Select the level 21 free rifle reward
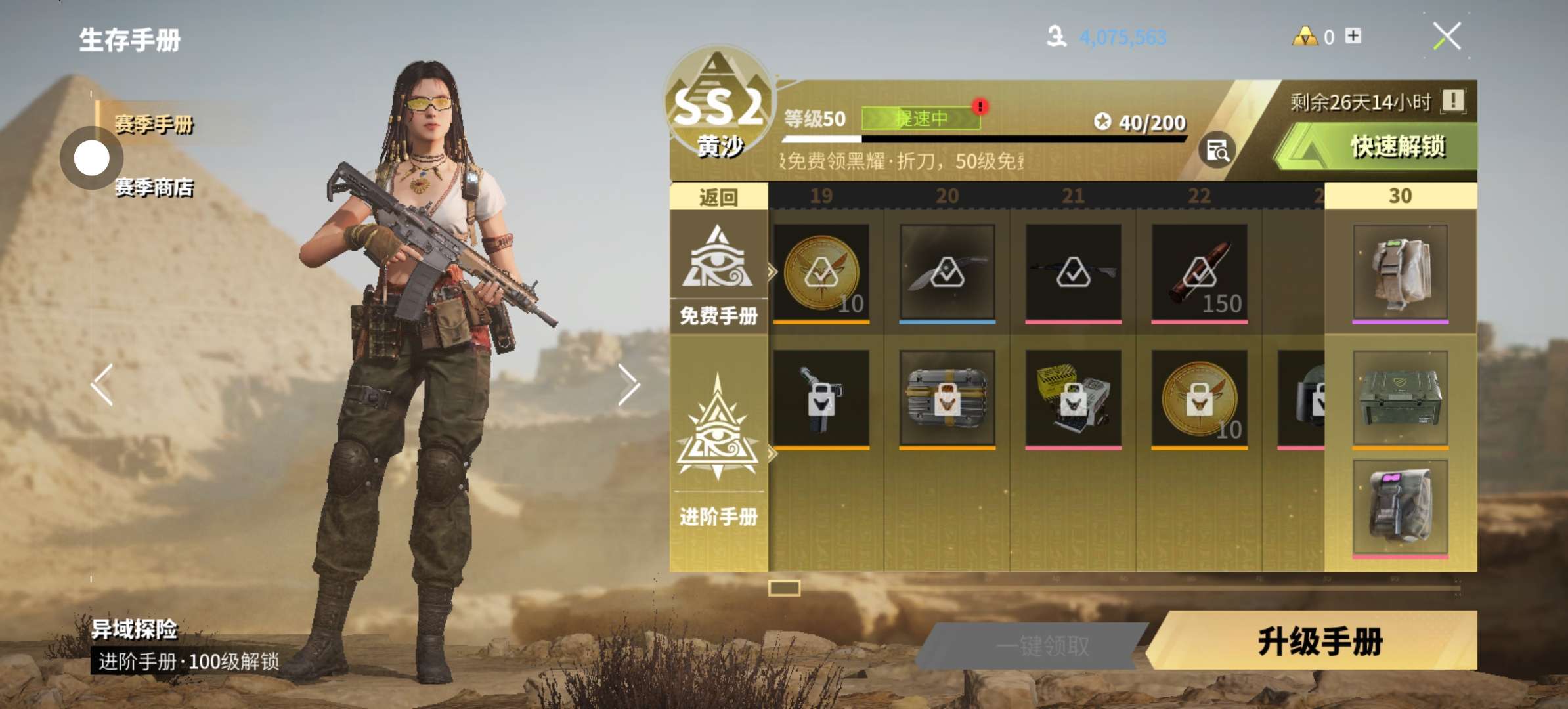Screen dimensions: 1568x709 pos(1073,272)
